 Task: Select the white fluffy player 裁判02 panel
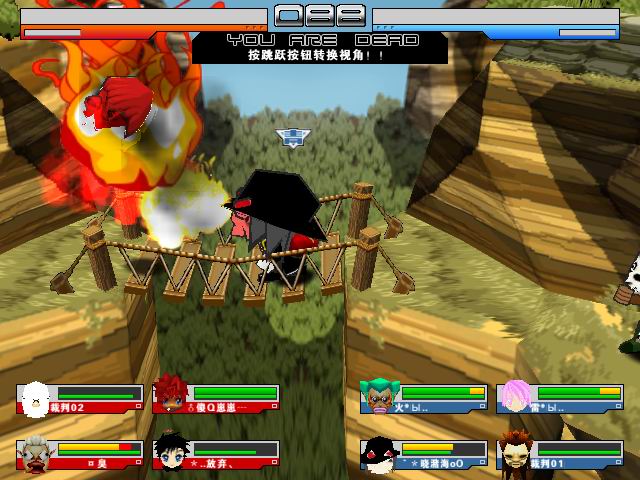(x=80, y=399)
